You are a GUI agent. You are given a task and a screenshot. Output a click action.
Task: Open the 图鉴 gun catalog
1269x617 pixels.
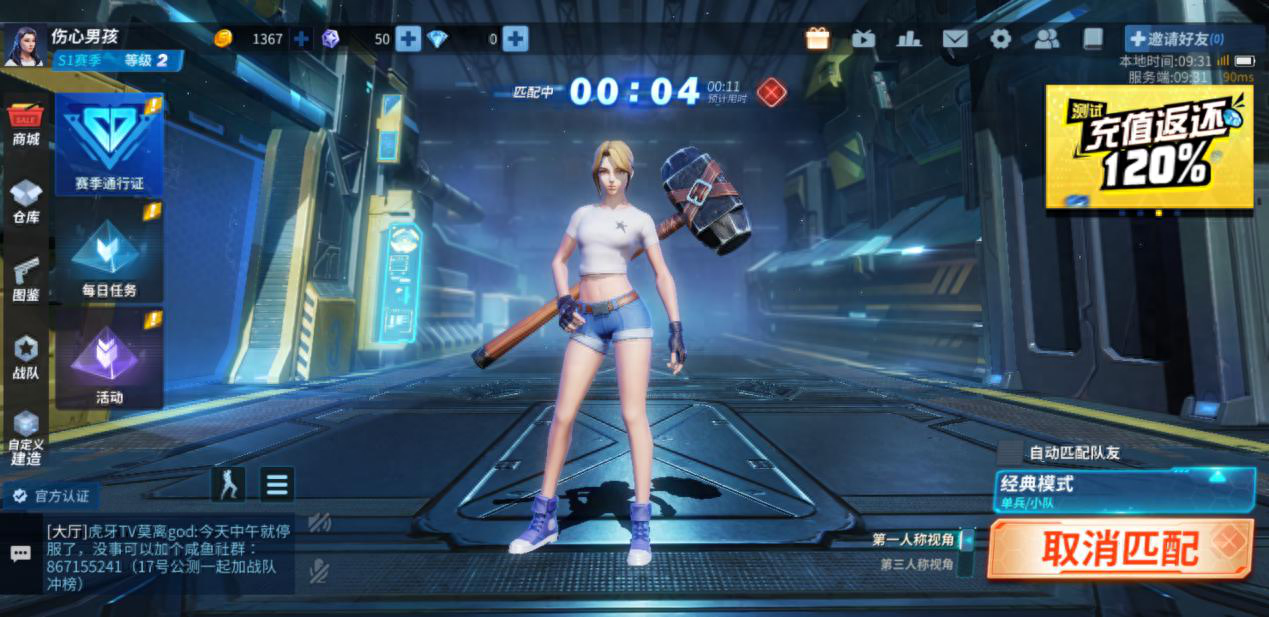click(26, 279)
